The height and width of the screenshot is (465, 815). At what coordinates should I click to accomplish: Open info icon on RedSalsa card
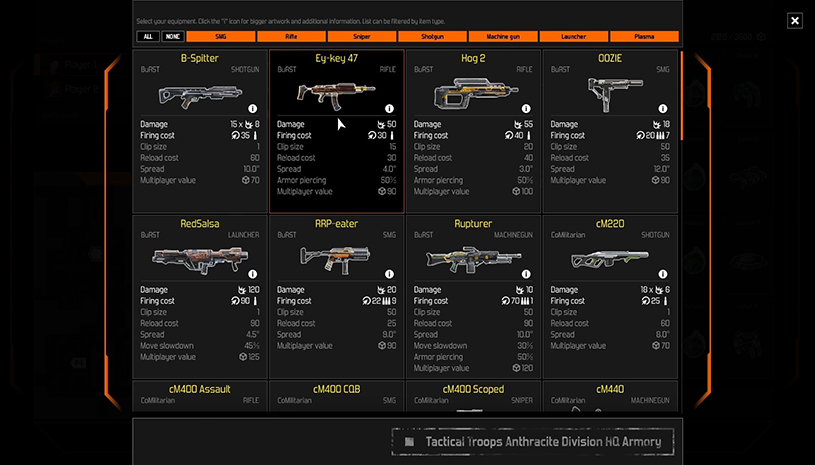pyautogui.click(x=252, y=273)
